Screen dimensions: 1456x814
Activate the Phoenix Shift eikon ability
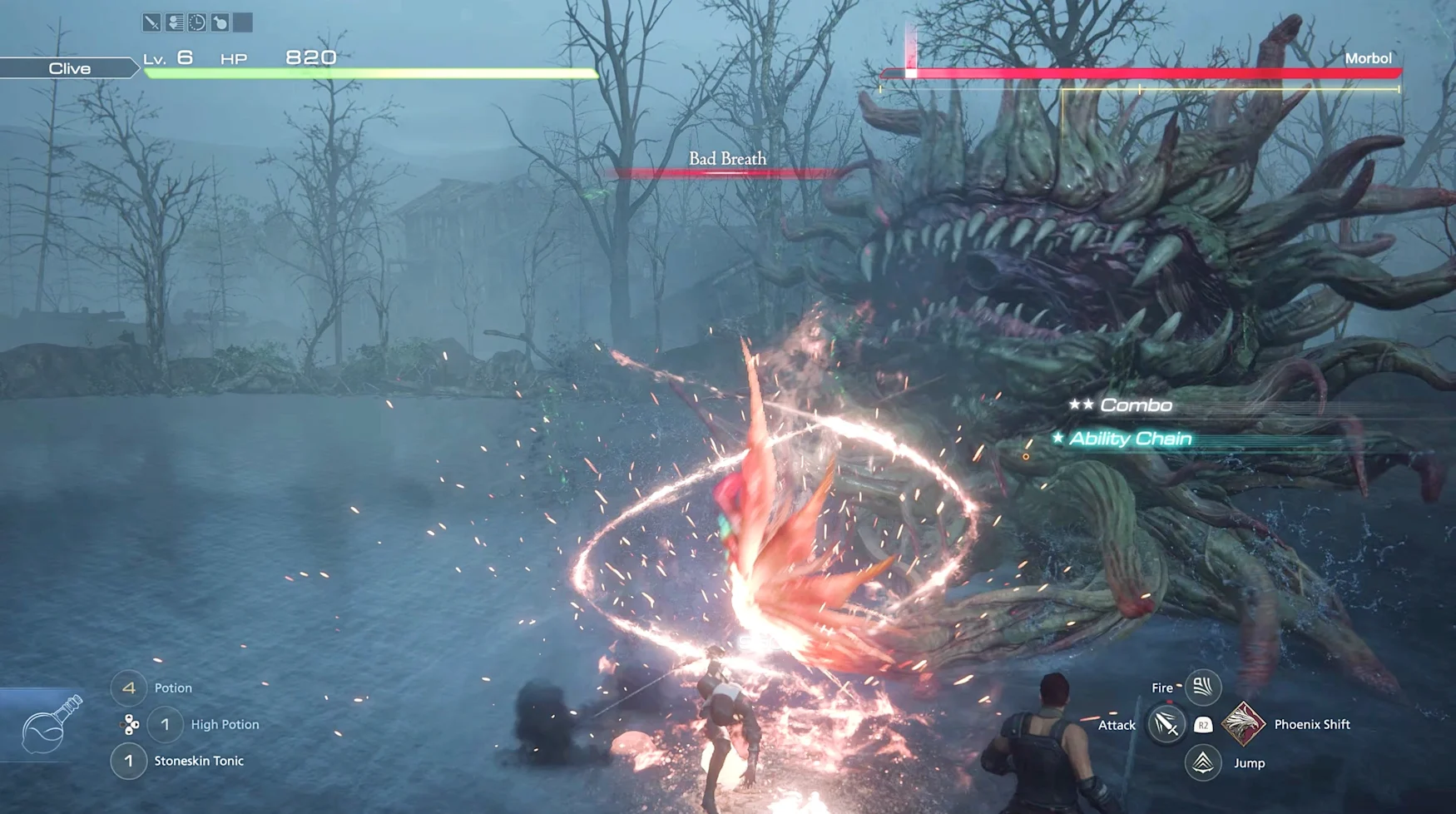point(1242,724)
